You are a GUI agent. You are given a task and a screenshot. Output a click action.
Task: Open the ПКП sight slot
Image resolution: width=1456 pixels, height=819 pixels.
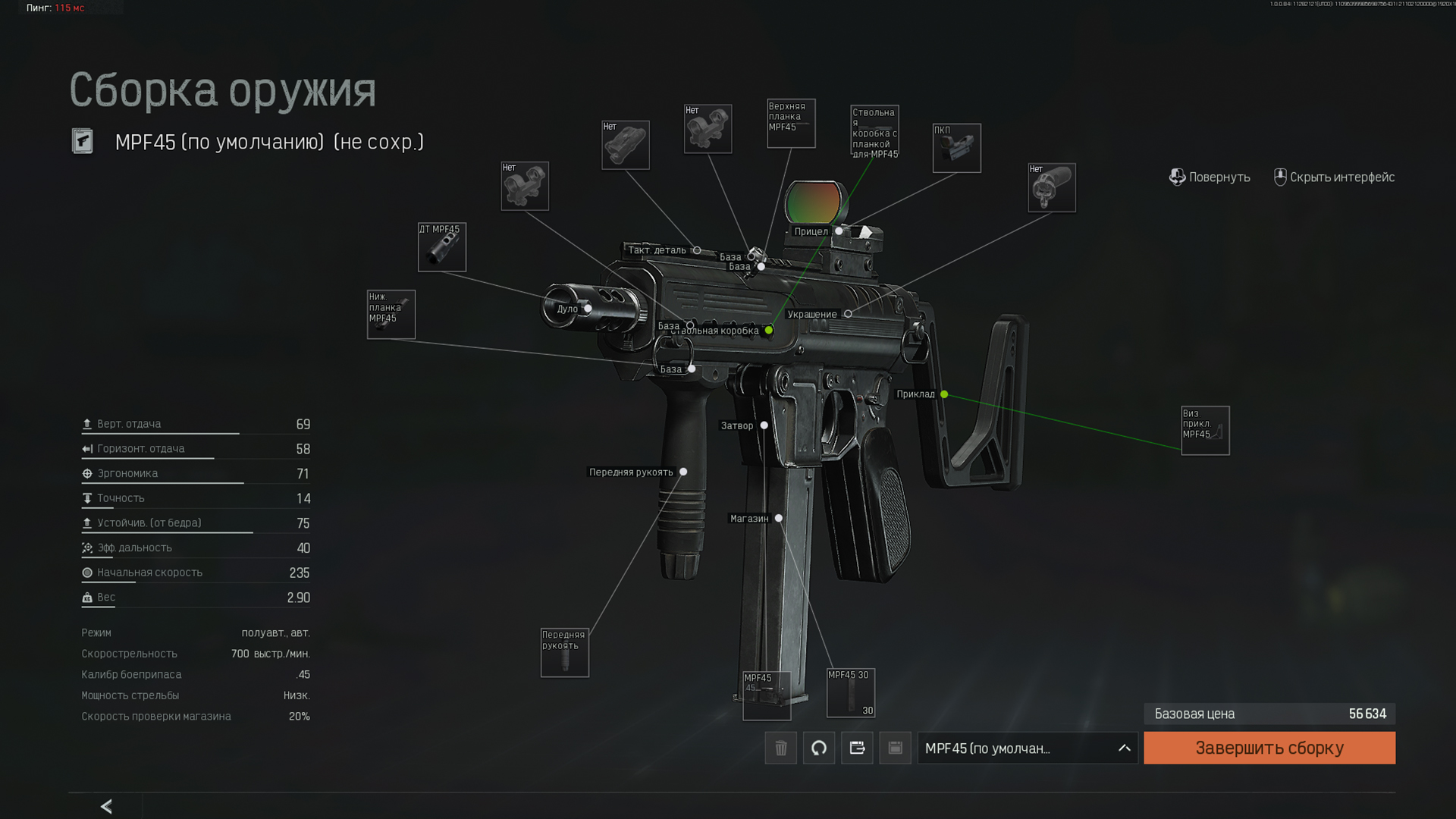[x=956, y=148]
